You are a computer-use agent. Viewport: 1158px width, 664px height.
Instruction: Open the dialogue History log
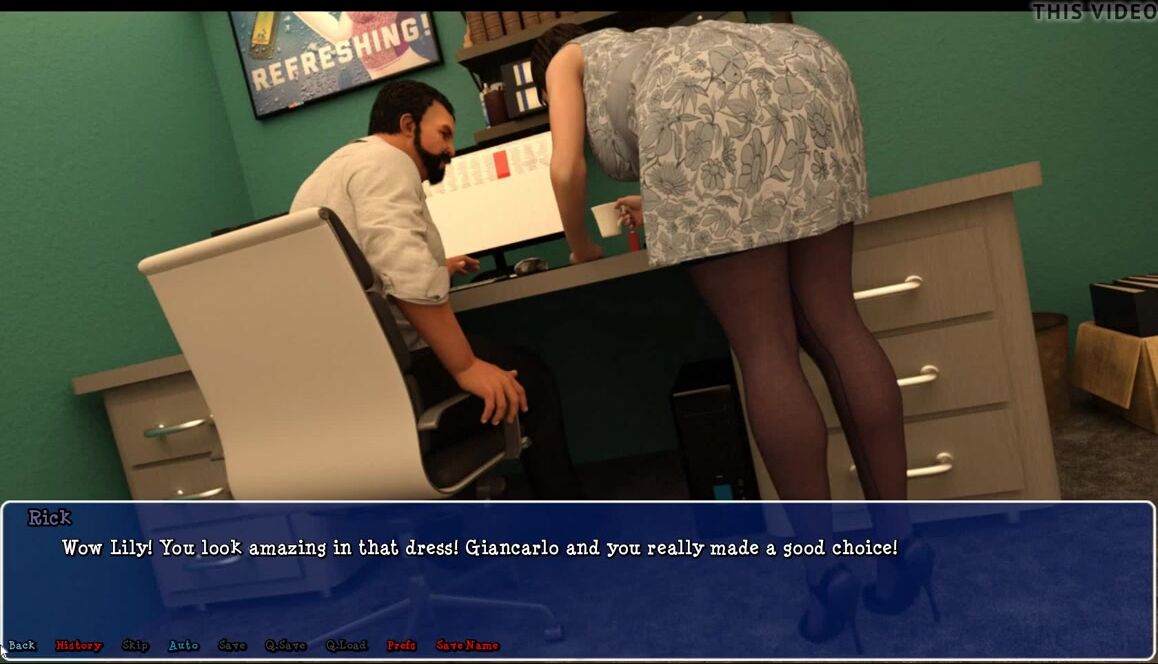pyautogui.click(x=79, y=646)
